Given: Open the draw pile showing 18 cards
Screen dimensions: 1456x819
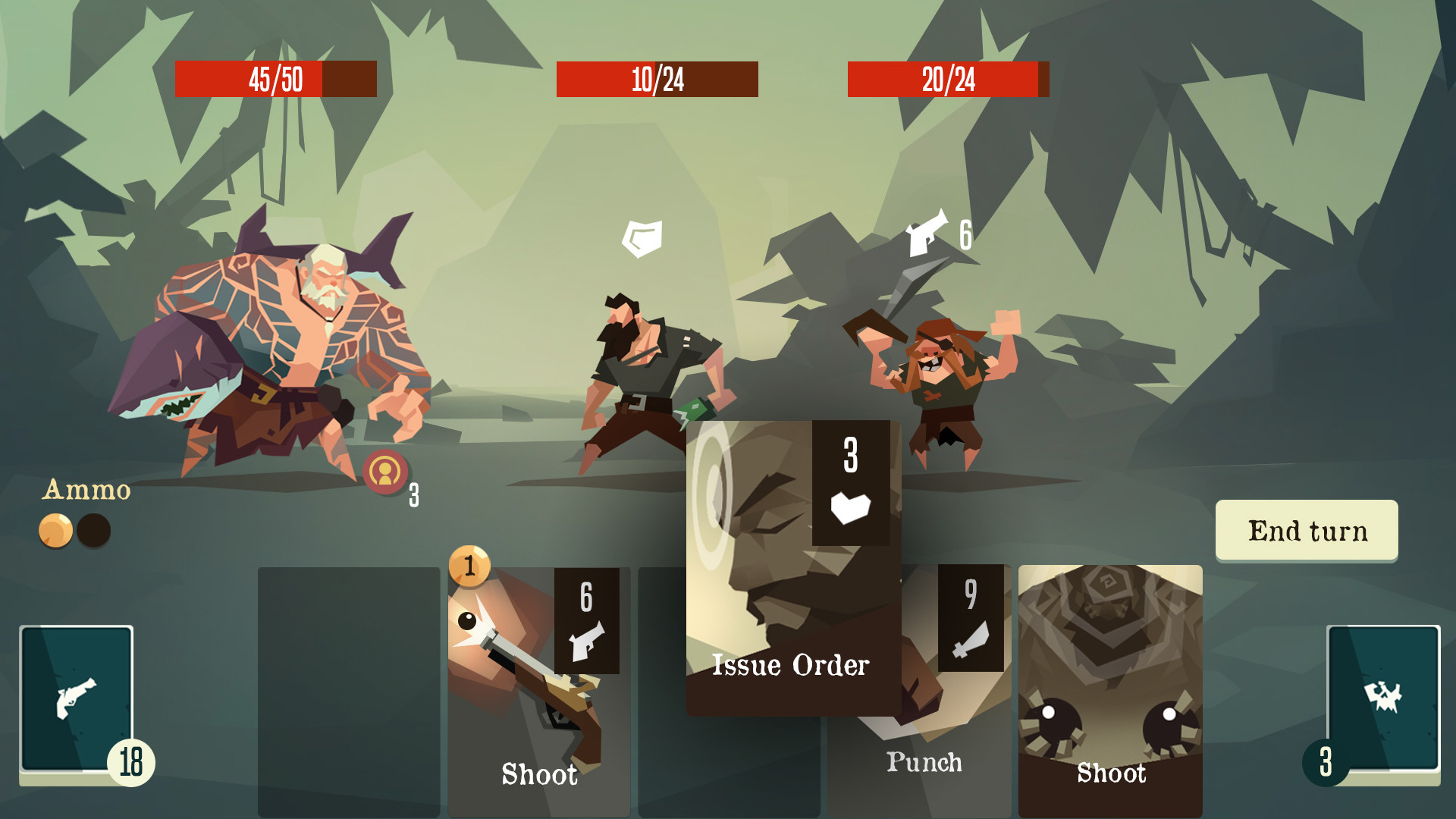Looking at the screenshot, I should pyautogui.click(x=77, y=698).
